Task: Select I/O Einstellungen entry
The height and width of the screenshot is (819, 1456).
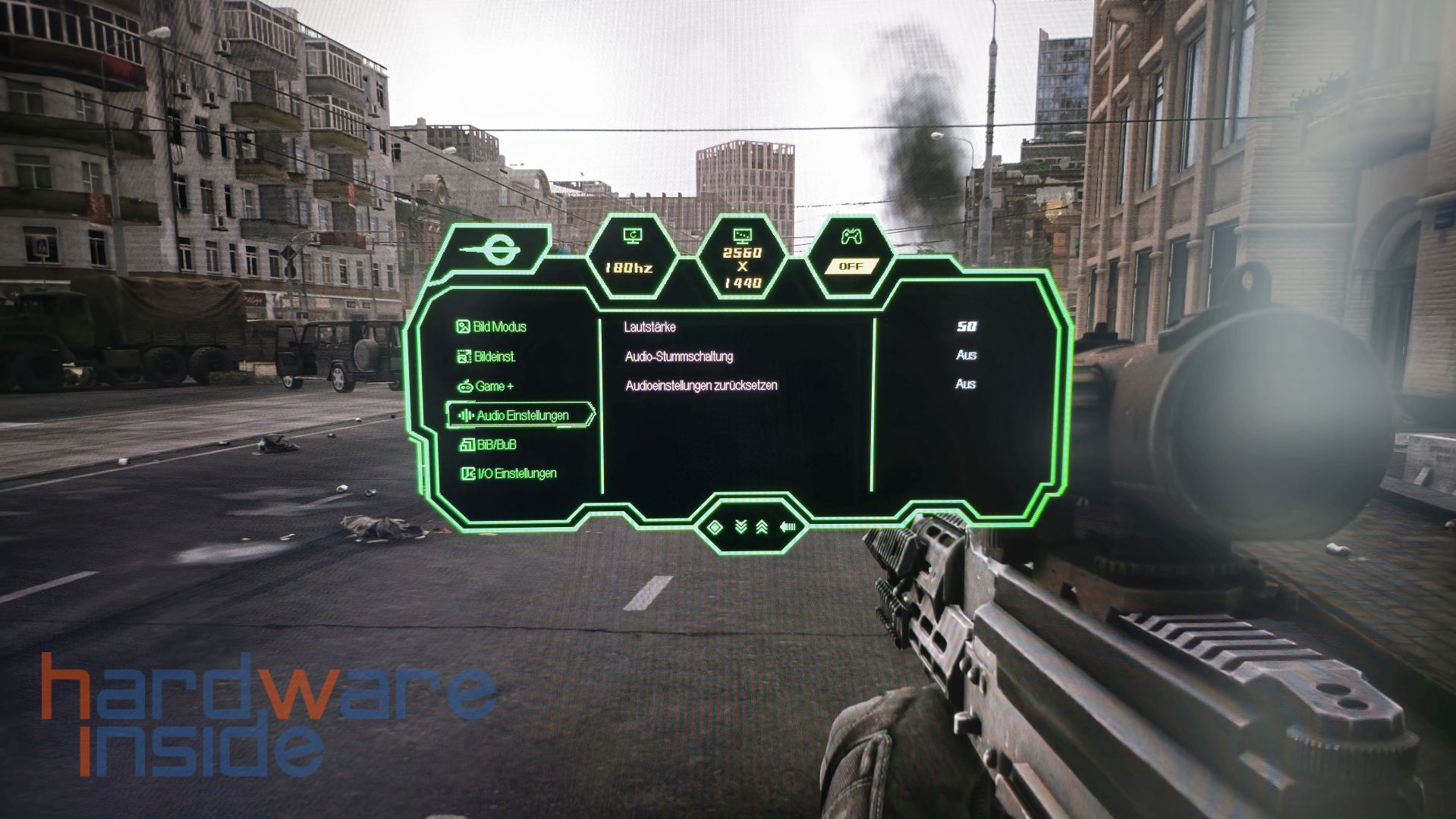Action: pyautogui.click(x=508, y=473)
